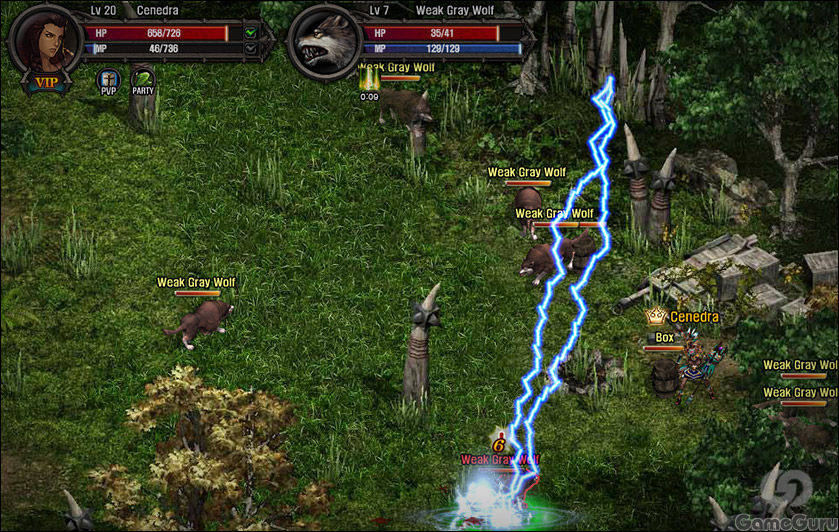
Task: Click the green checkmark beside the HP bar
Action: point(250,33)
